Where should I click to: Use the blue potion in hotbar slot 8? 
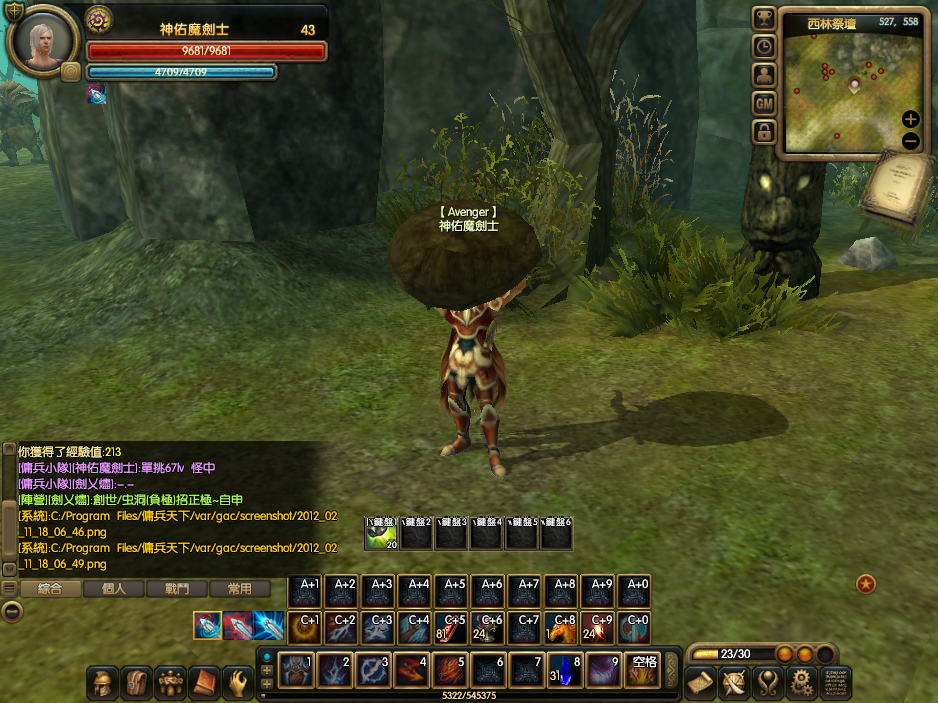click(x=566, y=670)
